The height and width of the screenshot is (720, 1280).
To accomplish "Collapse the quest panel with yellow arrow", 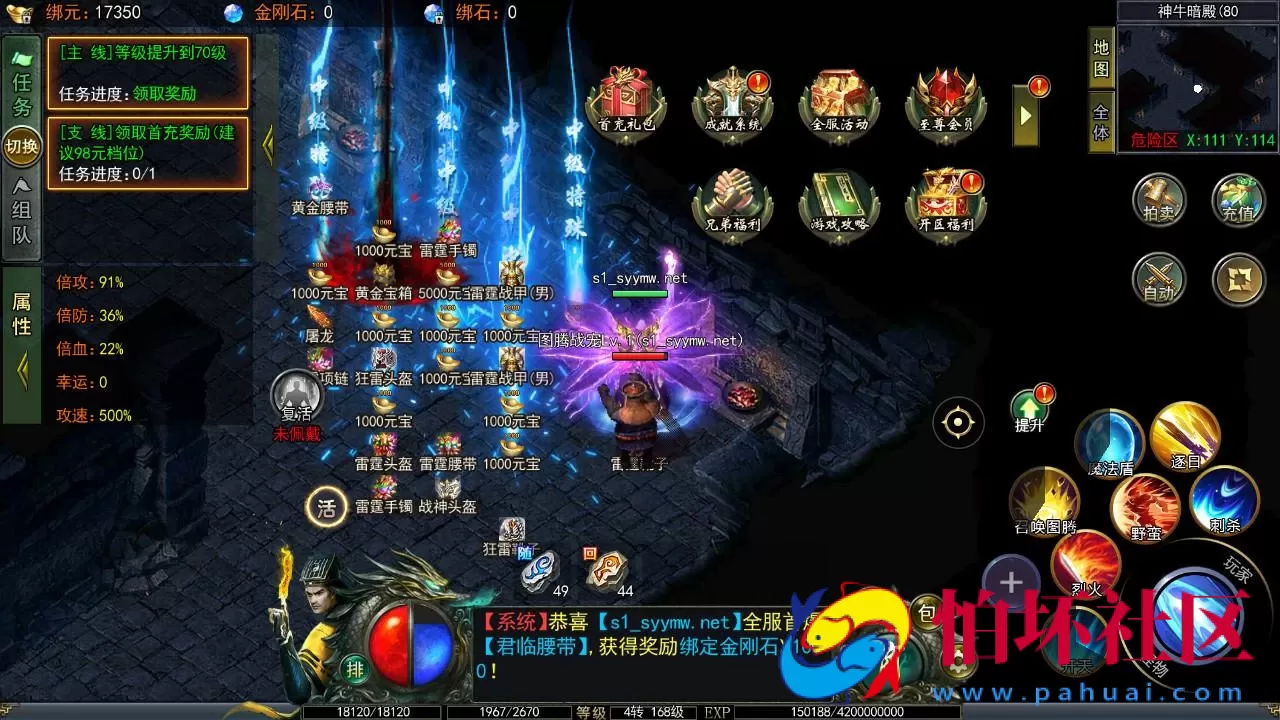I will coord(267,145).
